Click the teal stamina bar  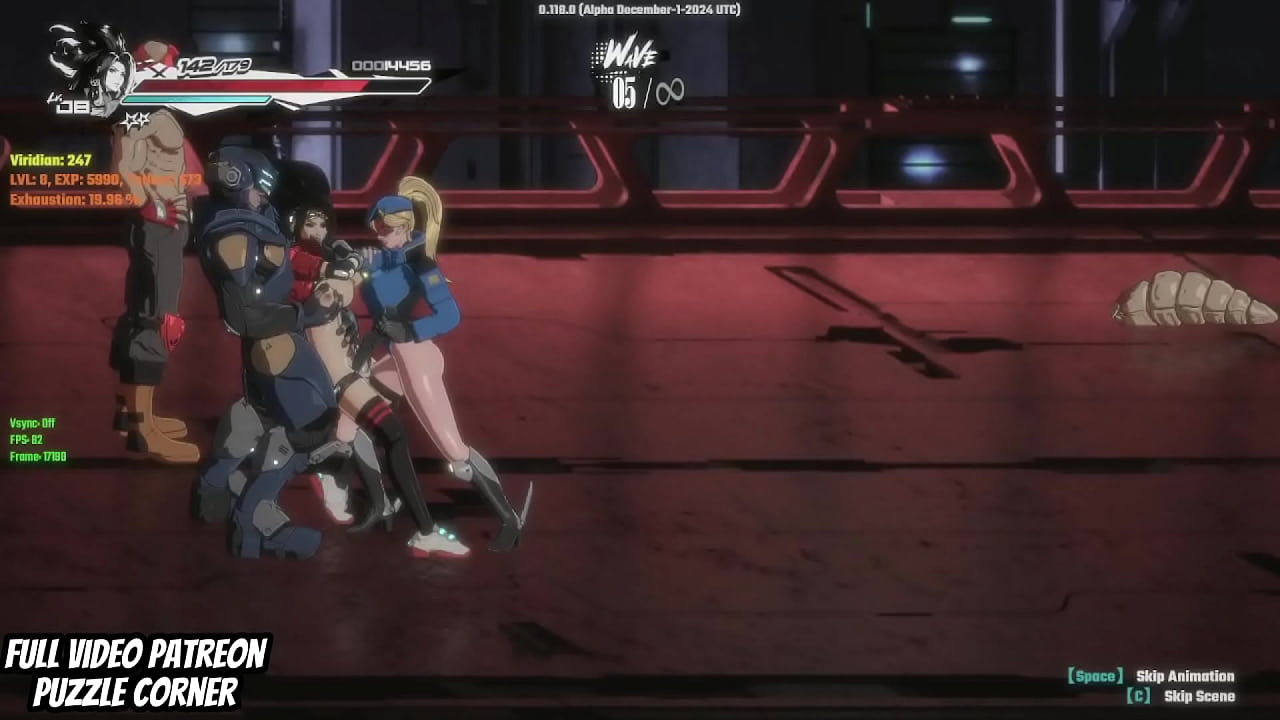pos(195,101)
